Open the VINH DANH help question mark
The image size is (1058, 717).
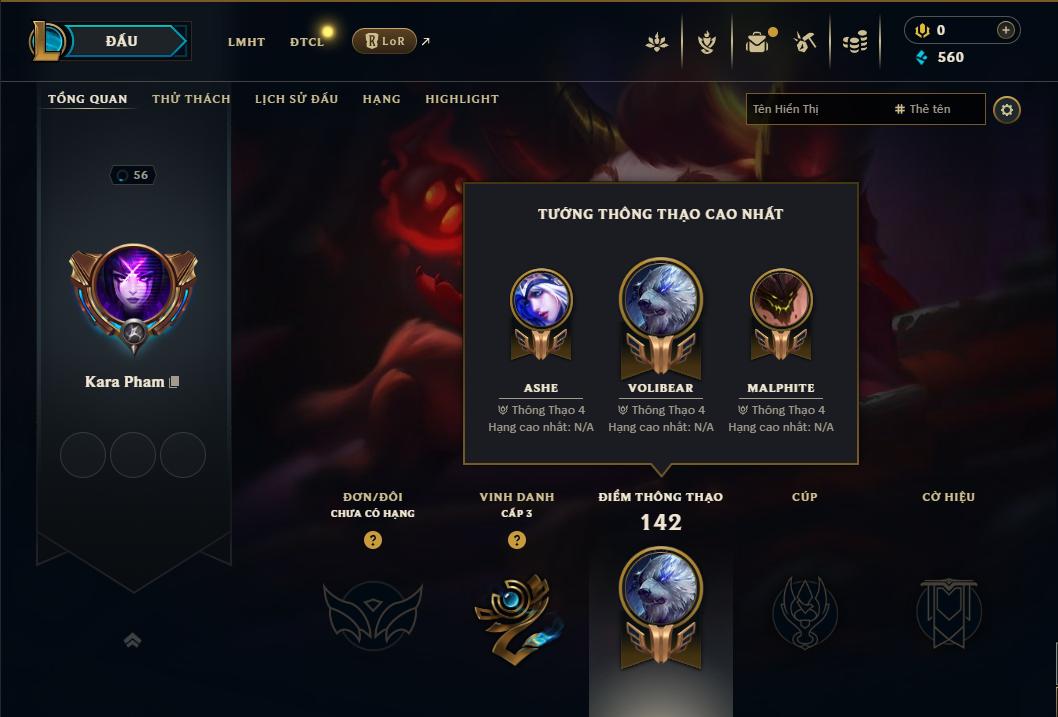tap(517, 540)
